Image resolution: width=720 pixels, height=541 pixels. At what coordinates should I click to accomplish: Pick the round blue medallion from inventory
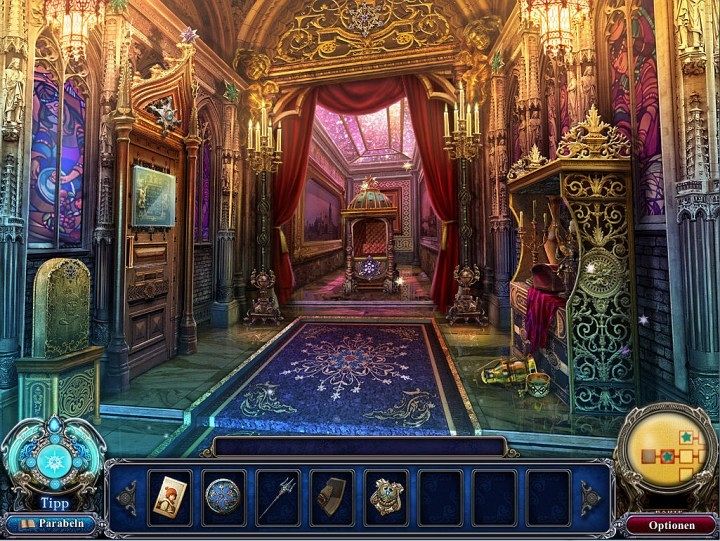[223, 496]
